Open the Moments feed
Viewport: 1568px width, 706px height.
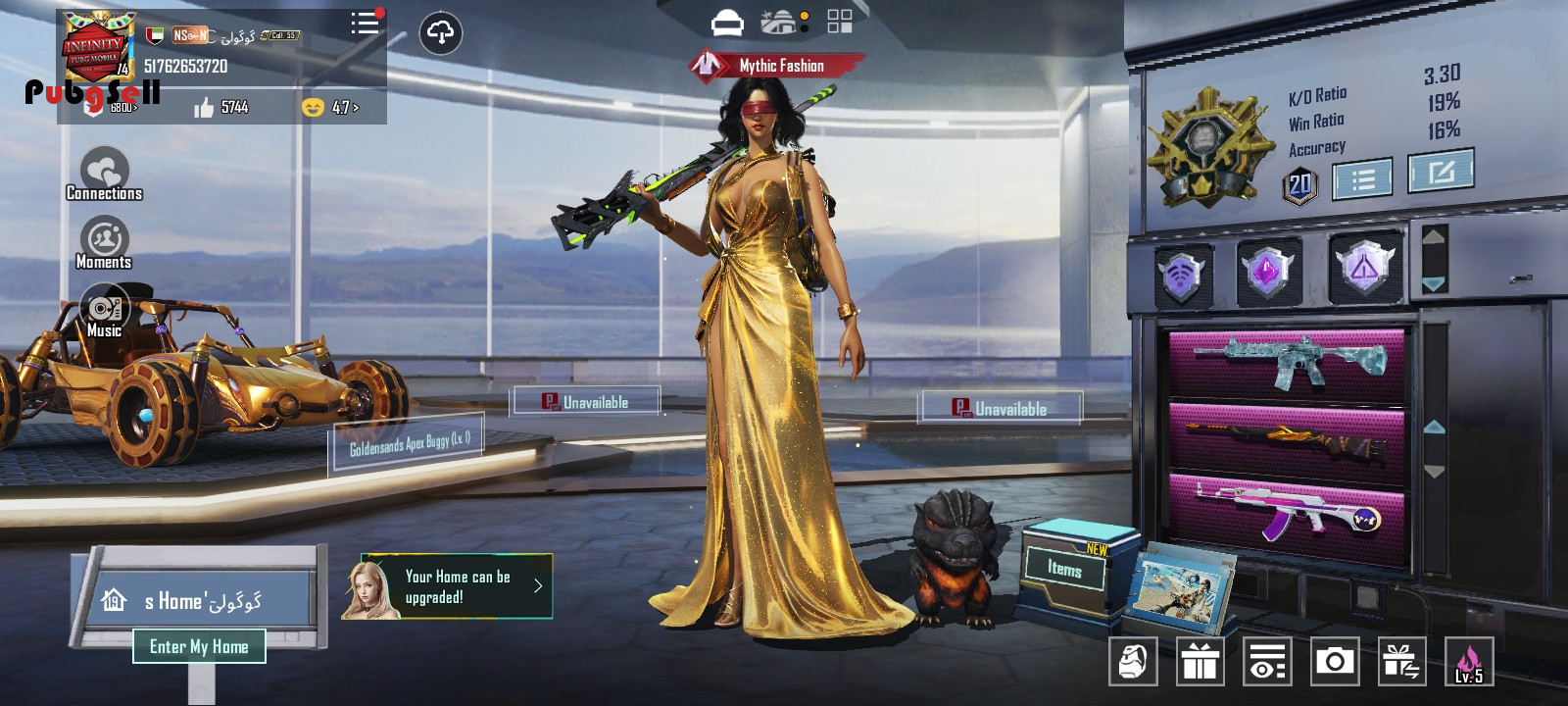104,242
